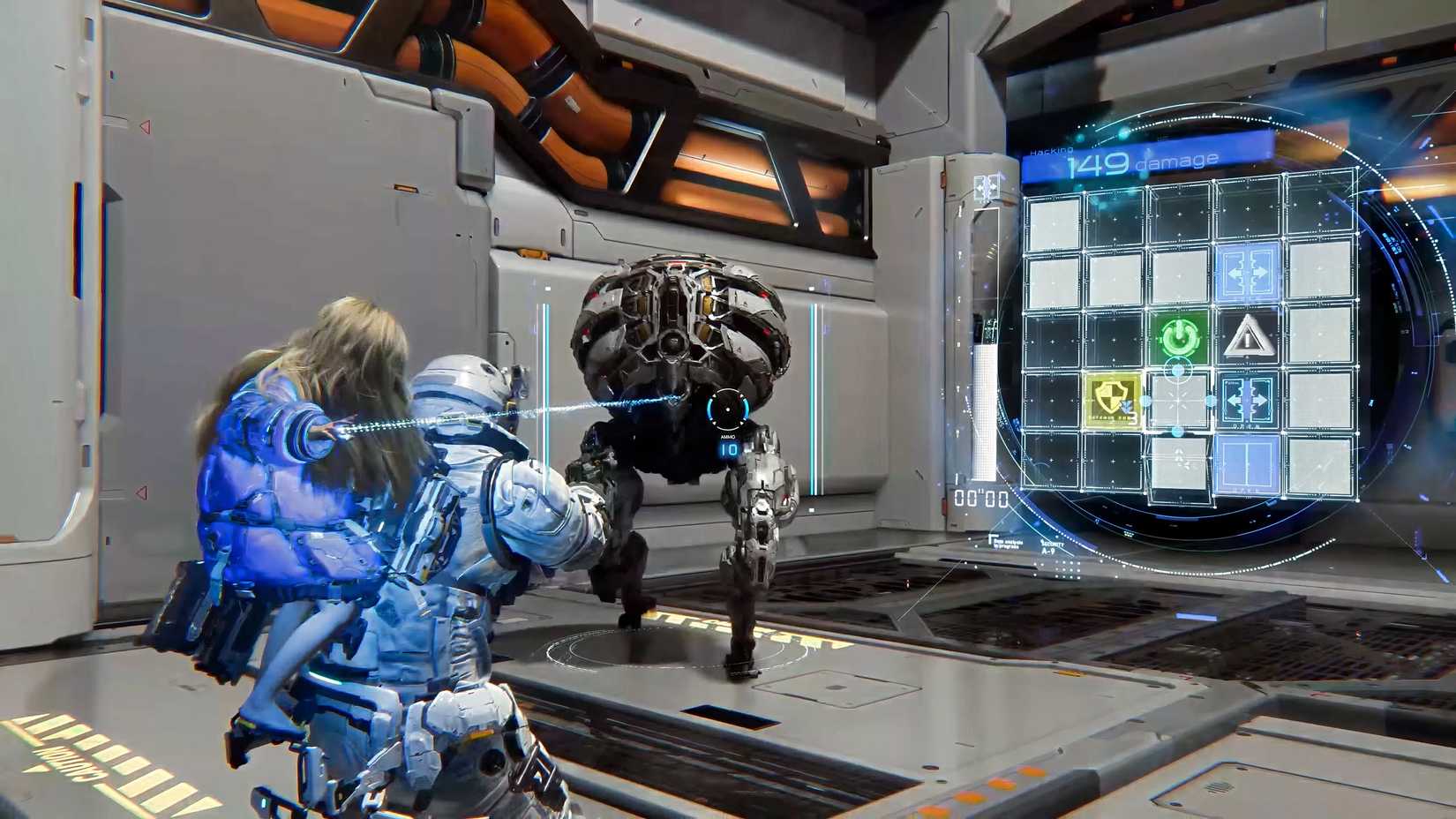Select the yellow shield defense tile

coord(1114,401)
